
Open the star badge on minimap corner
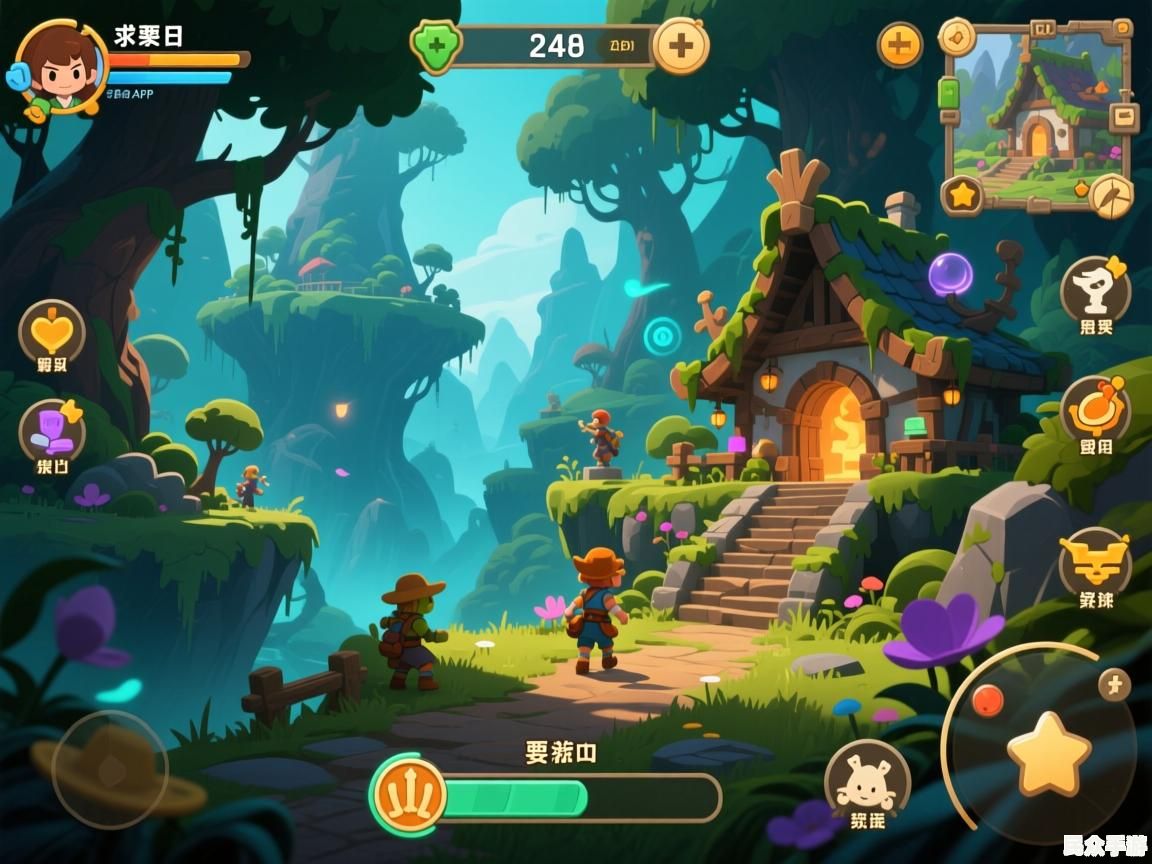point(962,195)
